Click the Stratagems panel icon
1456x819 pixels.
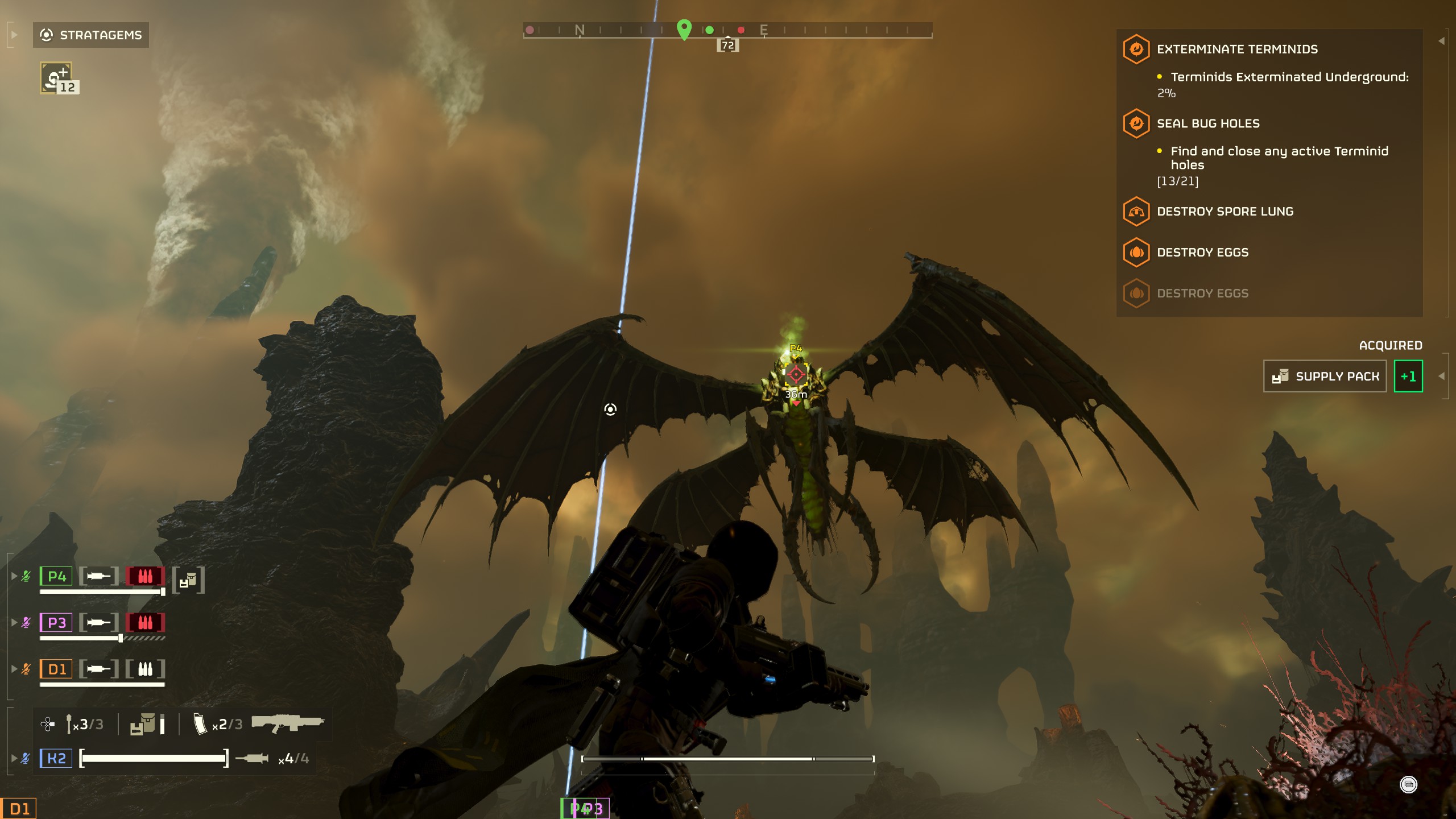pos(47,34)
